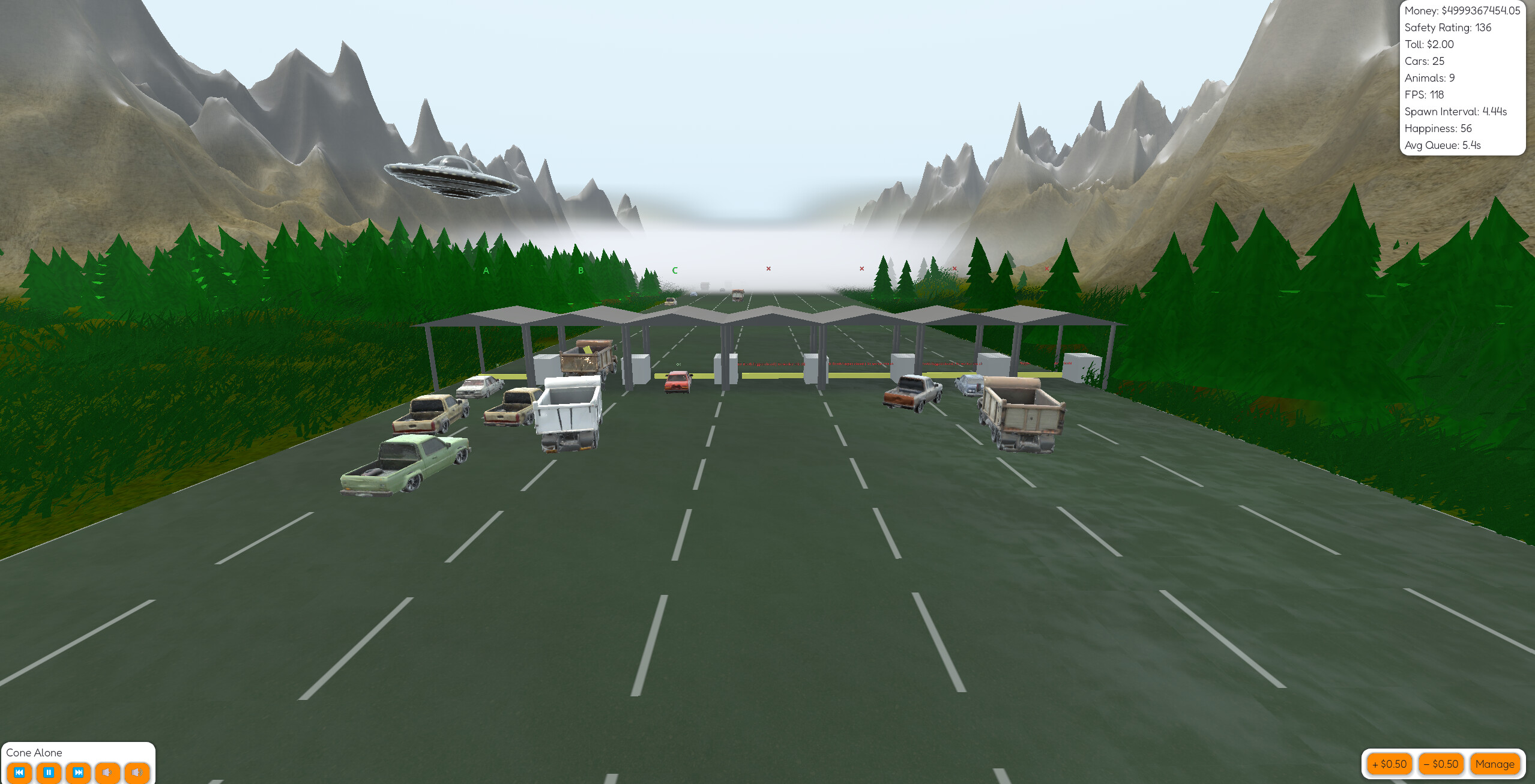Pause playback of "Cone Alone"
1535x784 pixels.
(50, 773)
